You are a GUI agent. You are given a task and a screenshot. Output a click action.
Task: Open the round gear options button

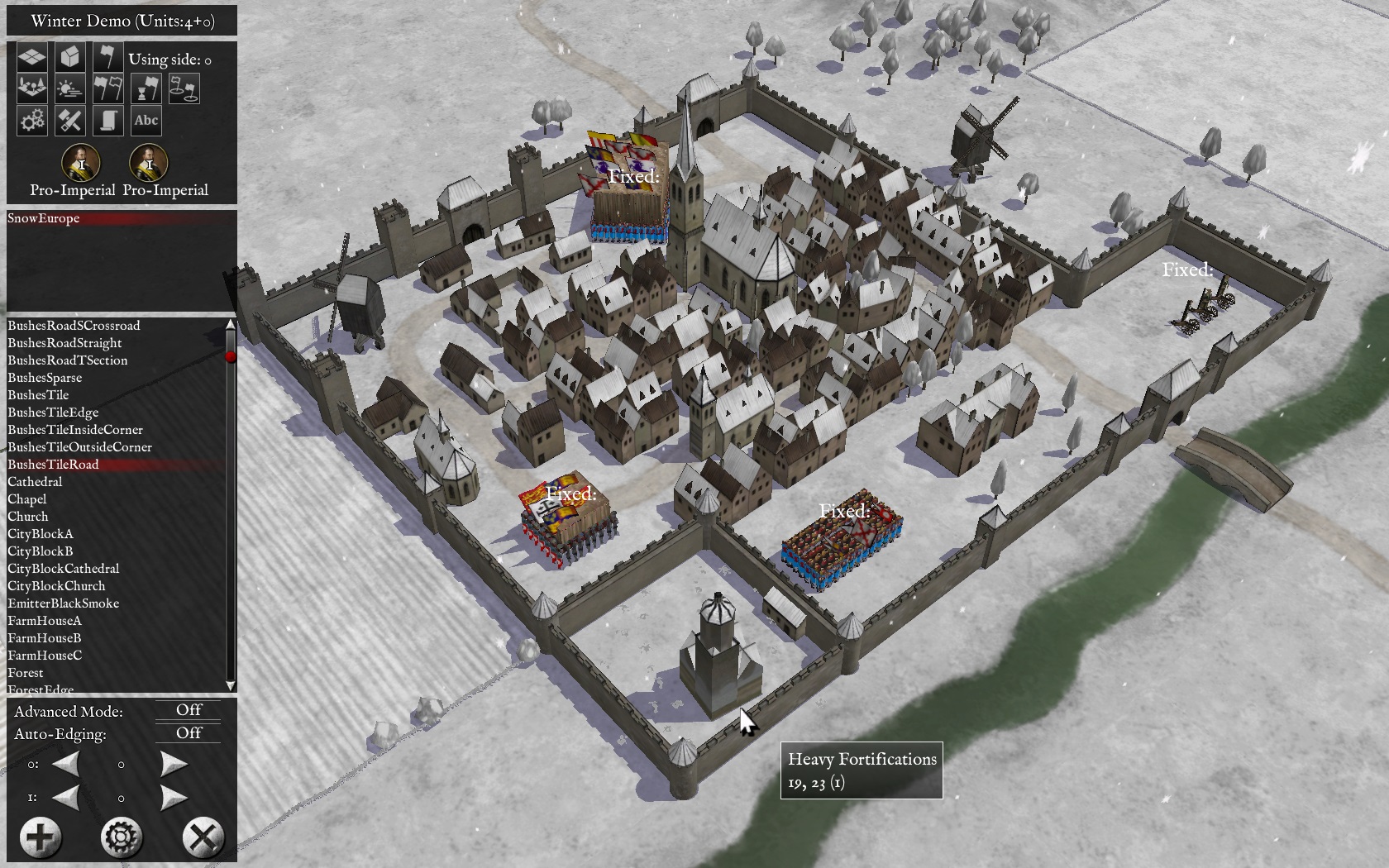click(122, 837)
